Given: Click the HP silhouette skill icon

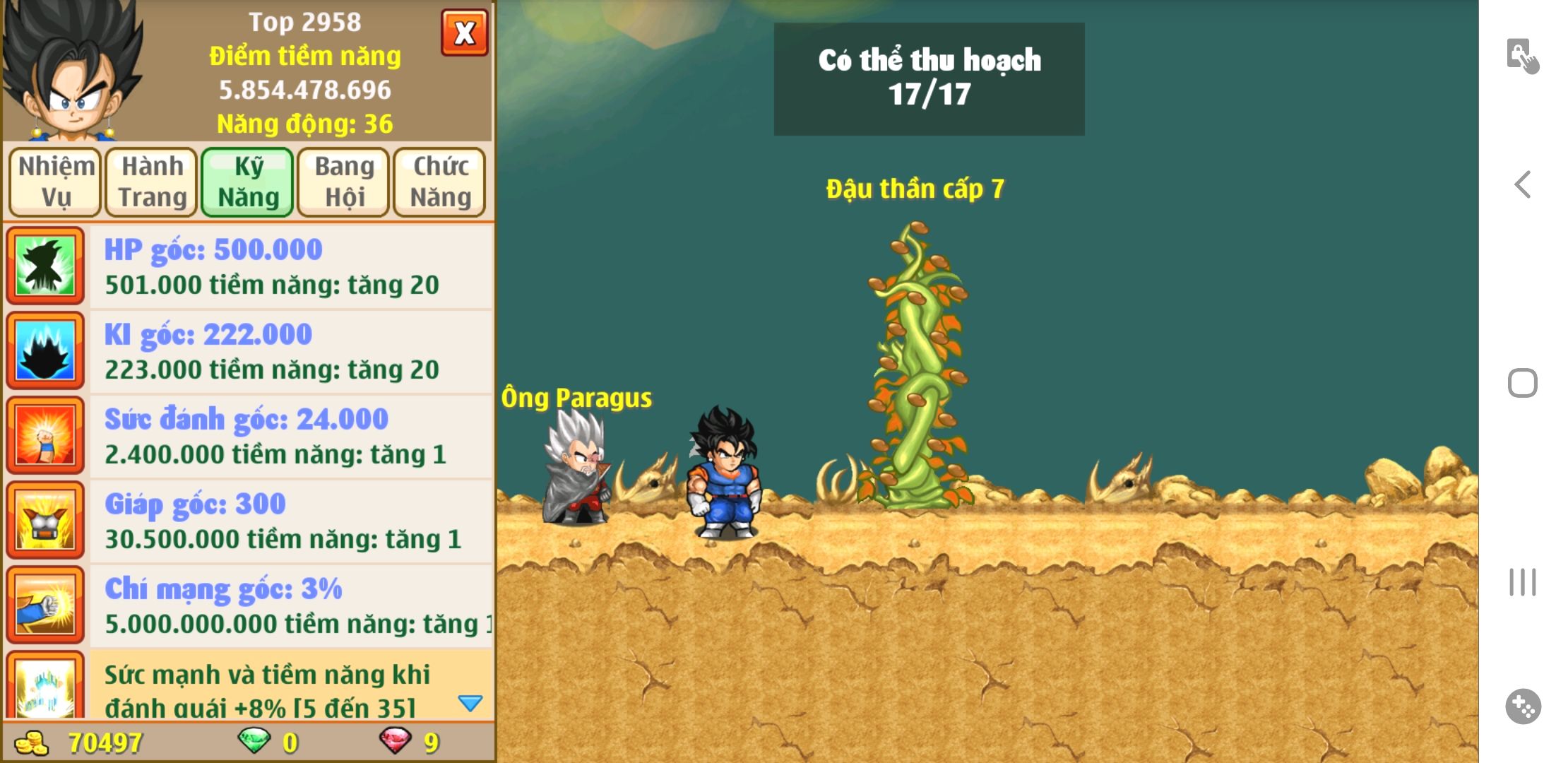Looking at the screenshot, I should click(45, 266).
